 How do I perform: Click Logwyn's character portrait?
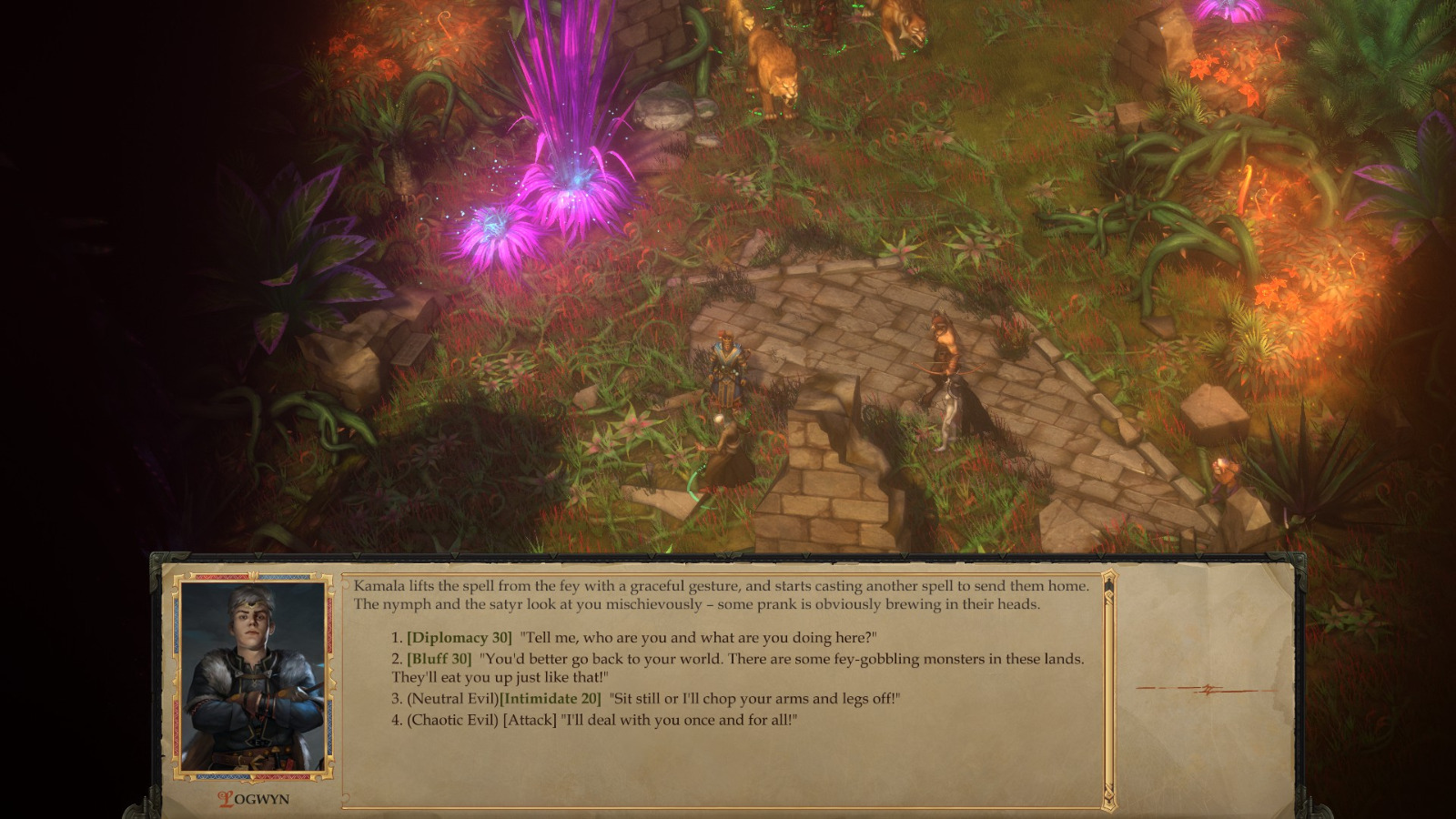(253, 678)
